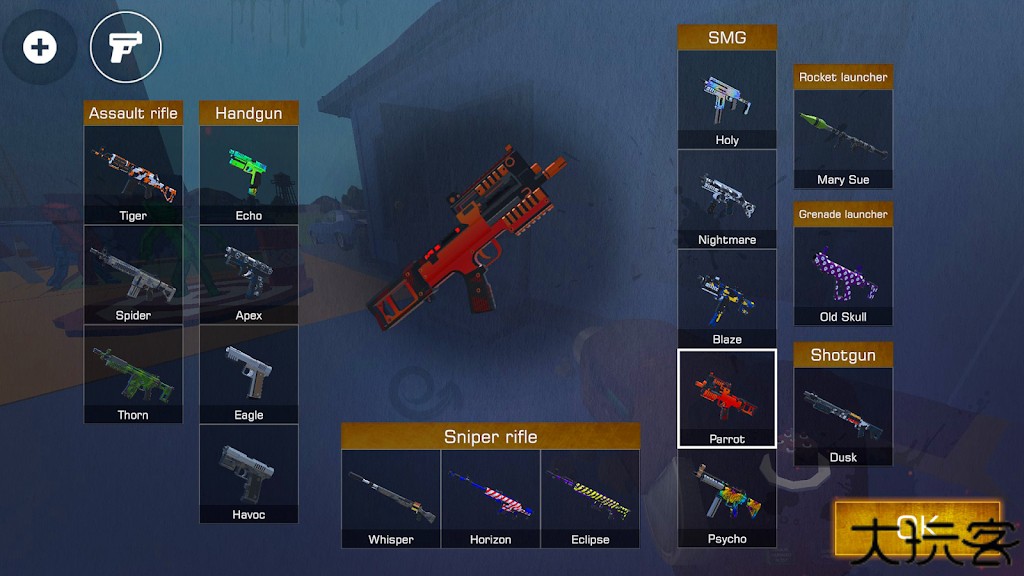Select the Havoc handgun

249,474
